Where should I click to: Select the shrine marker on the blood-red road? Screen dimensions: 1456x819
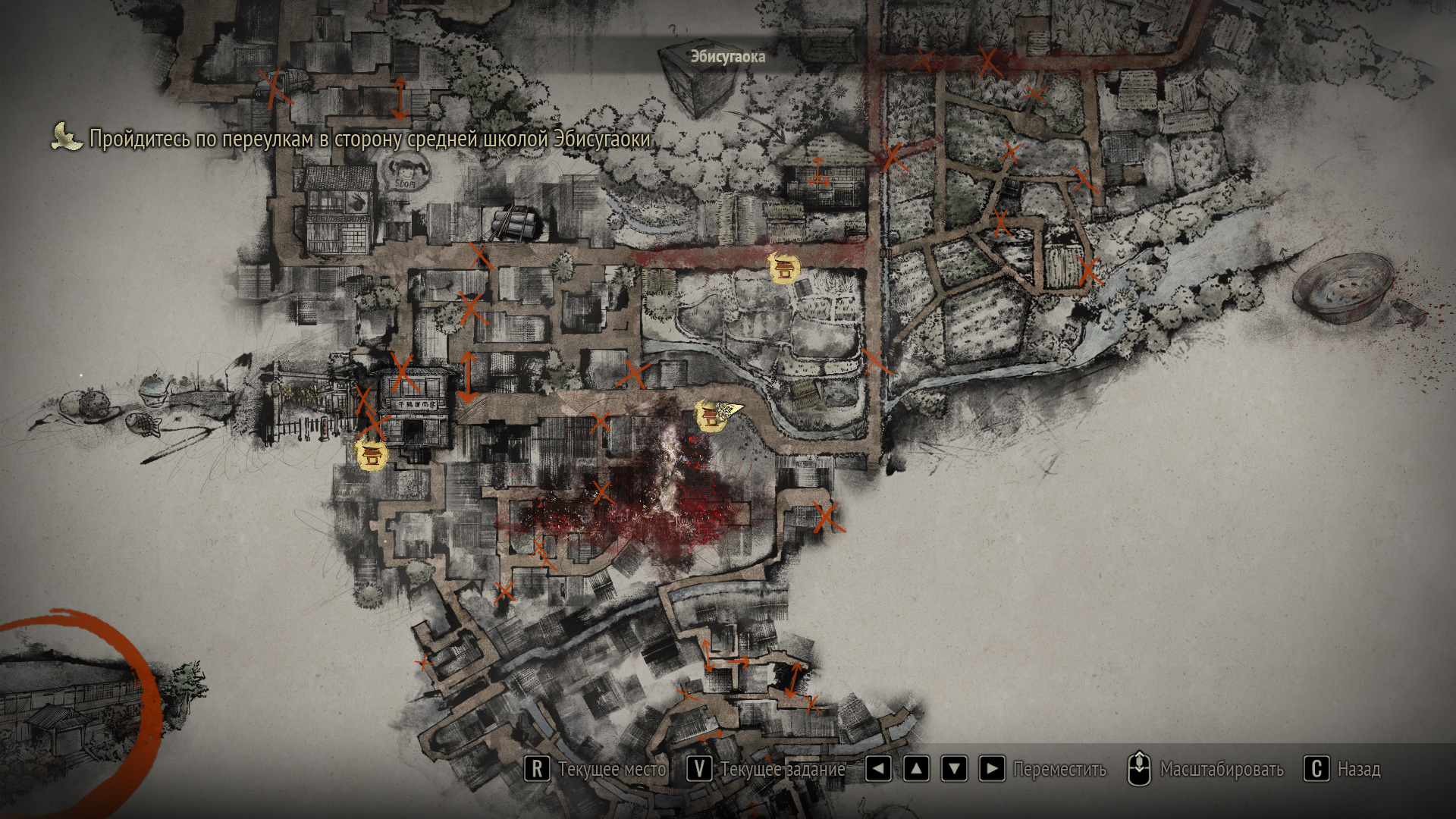pyautogui.click(x=783, y=268)
